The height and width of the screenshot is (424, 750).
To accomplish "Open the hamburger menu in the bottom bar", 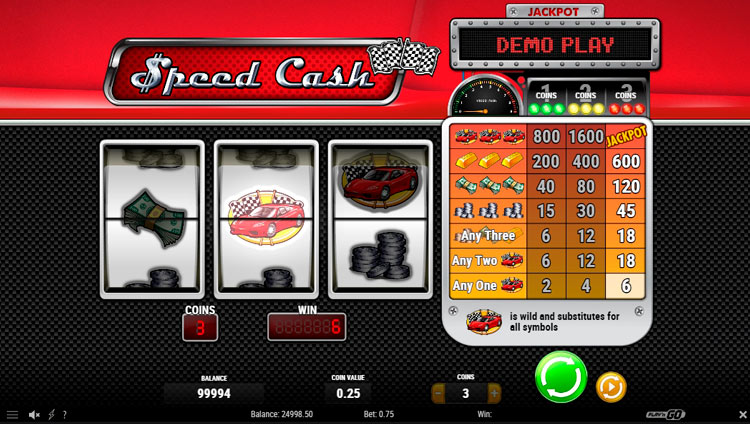I will click(x=12, y=414).
